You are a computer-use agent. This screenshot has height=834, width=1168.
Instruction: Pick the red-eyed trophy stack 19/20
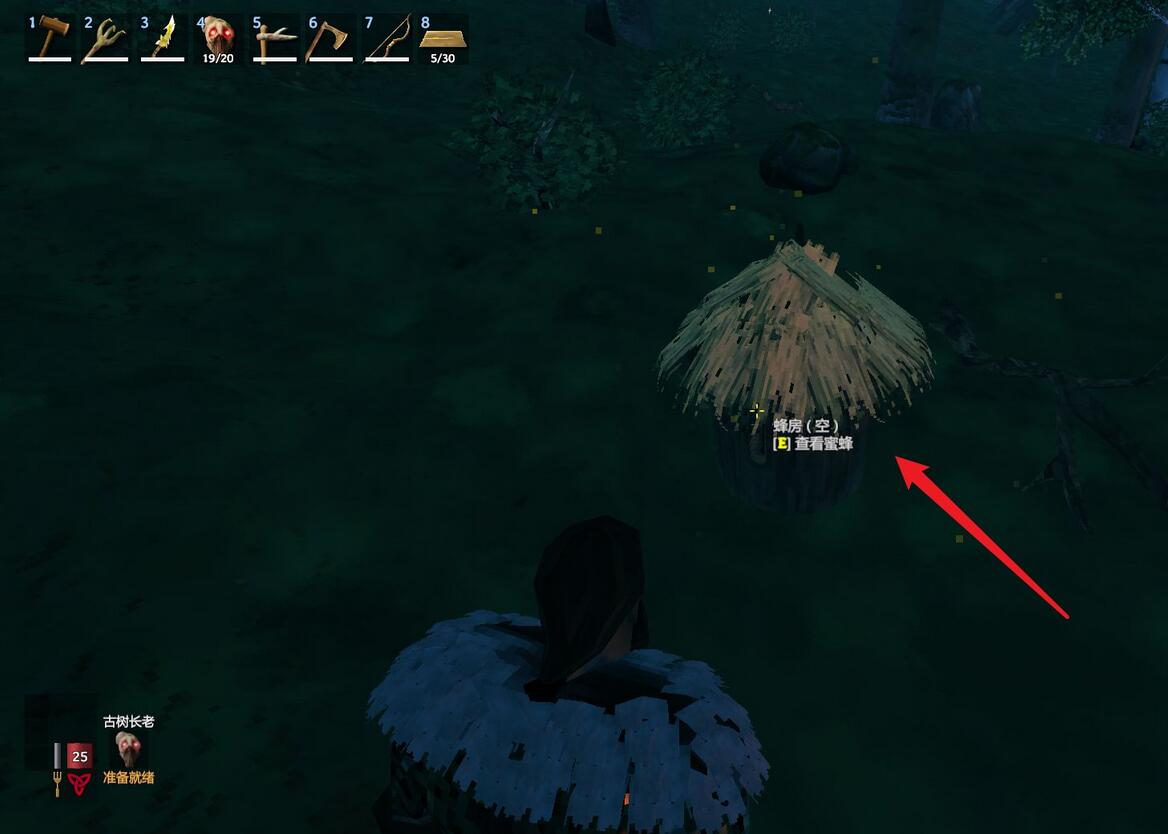click(218, 38)
